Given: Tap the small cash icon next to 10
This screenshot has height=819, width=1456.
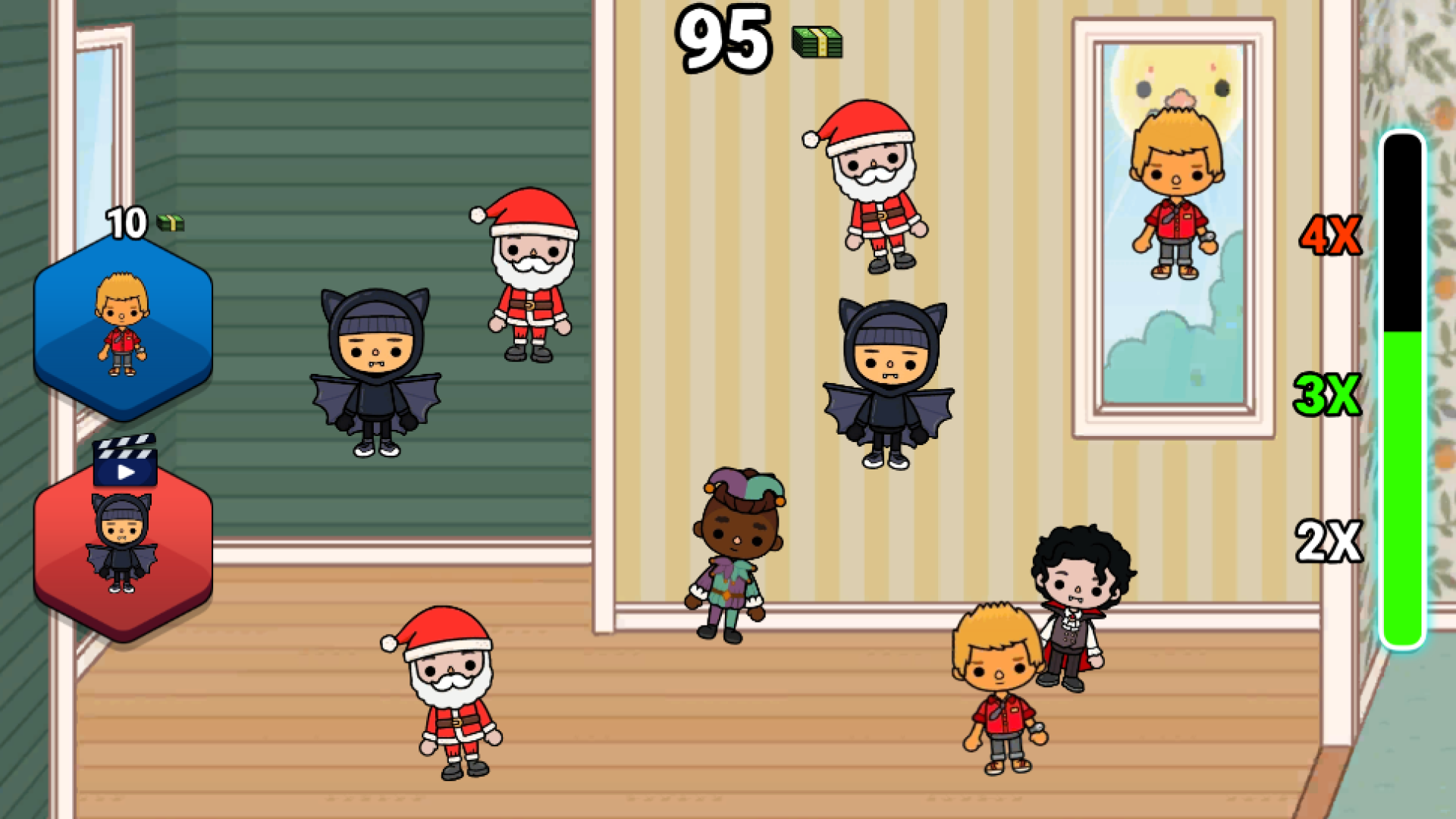Looking at the screenshot, I should 170,224.
